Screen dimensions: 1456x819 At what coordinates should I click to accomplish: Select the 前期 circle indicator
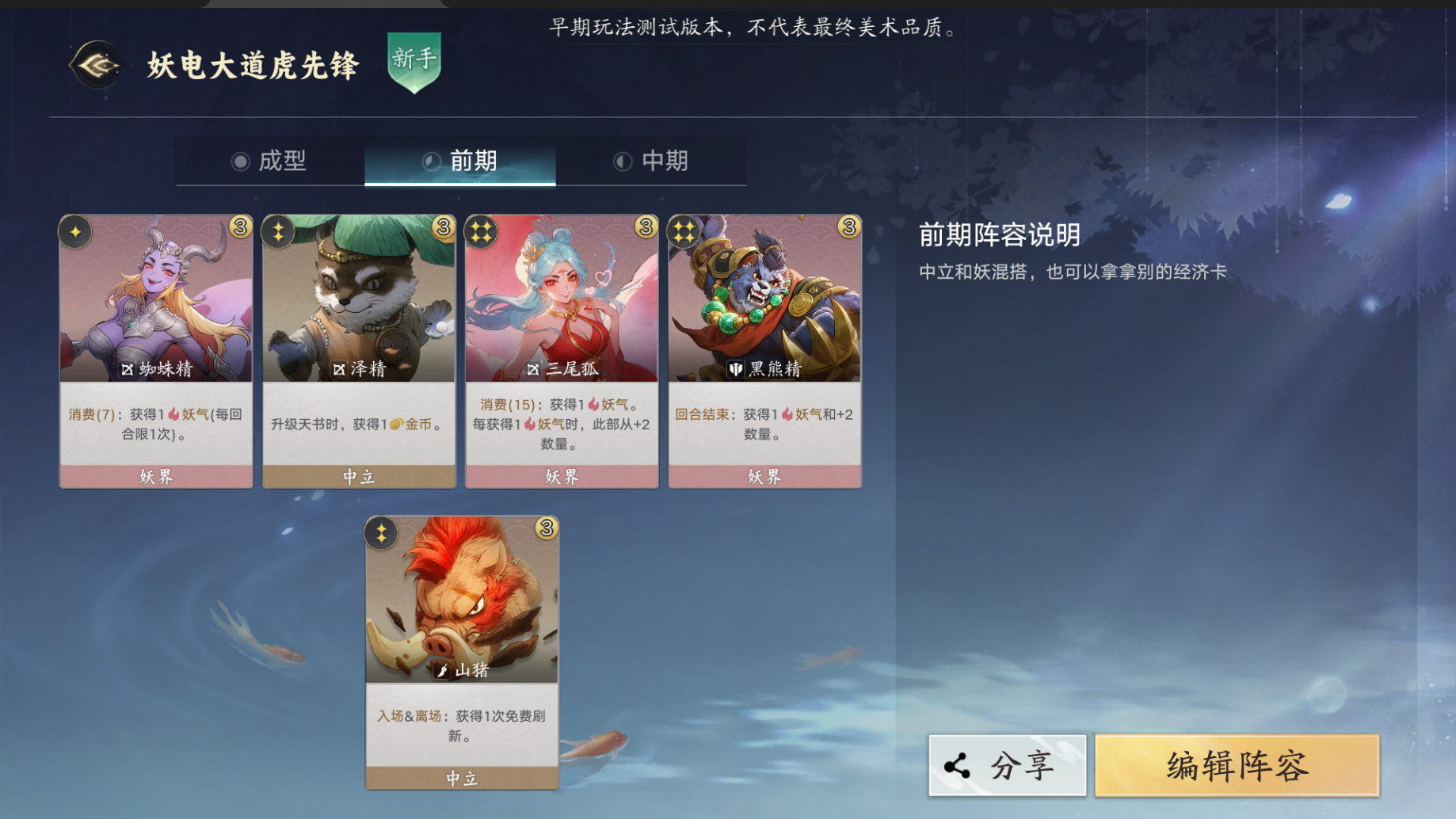point(432,161)
